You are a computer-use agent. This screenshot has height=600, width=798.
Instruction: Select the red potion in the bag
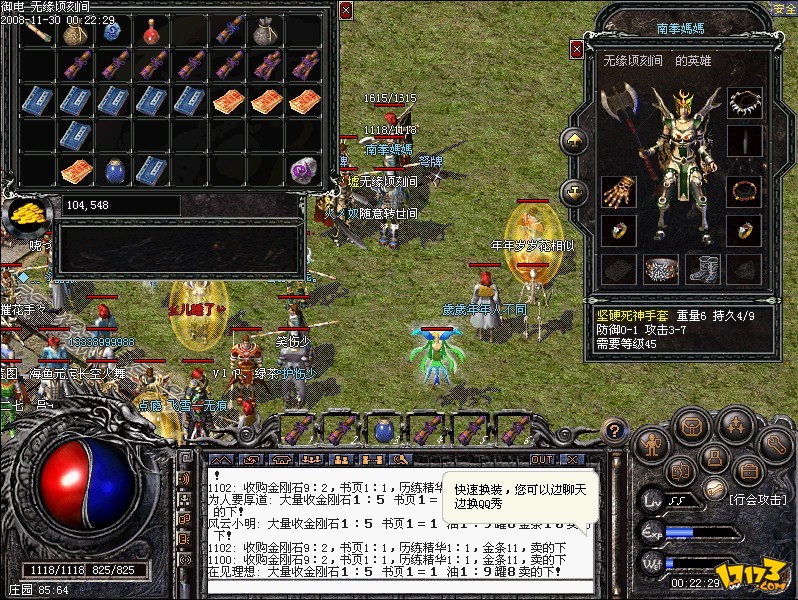pos(152,33)
